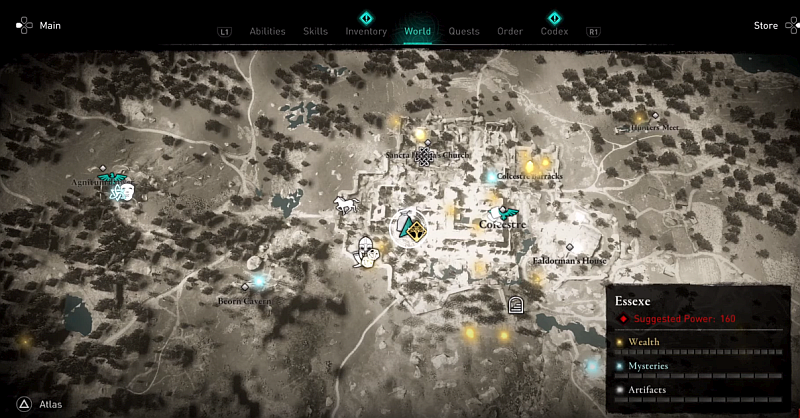Select the Ealdorman's House marker
This screenshot has height=418, width=800.
[x=569, y=247]
